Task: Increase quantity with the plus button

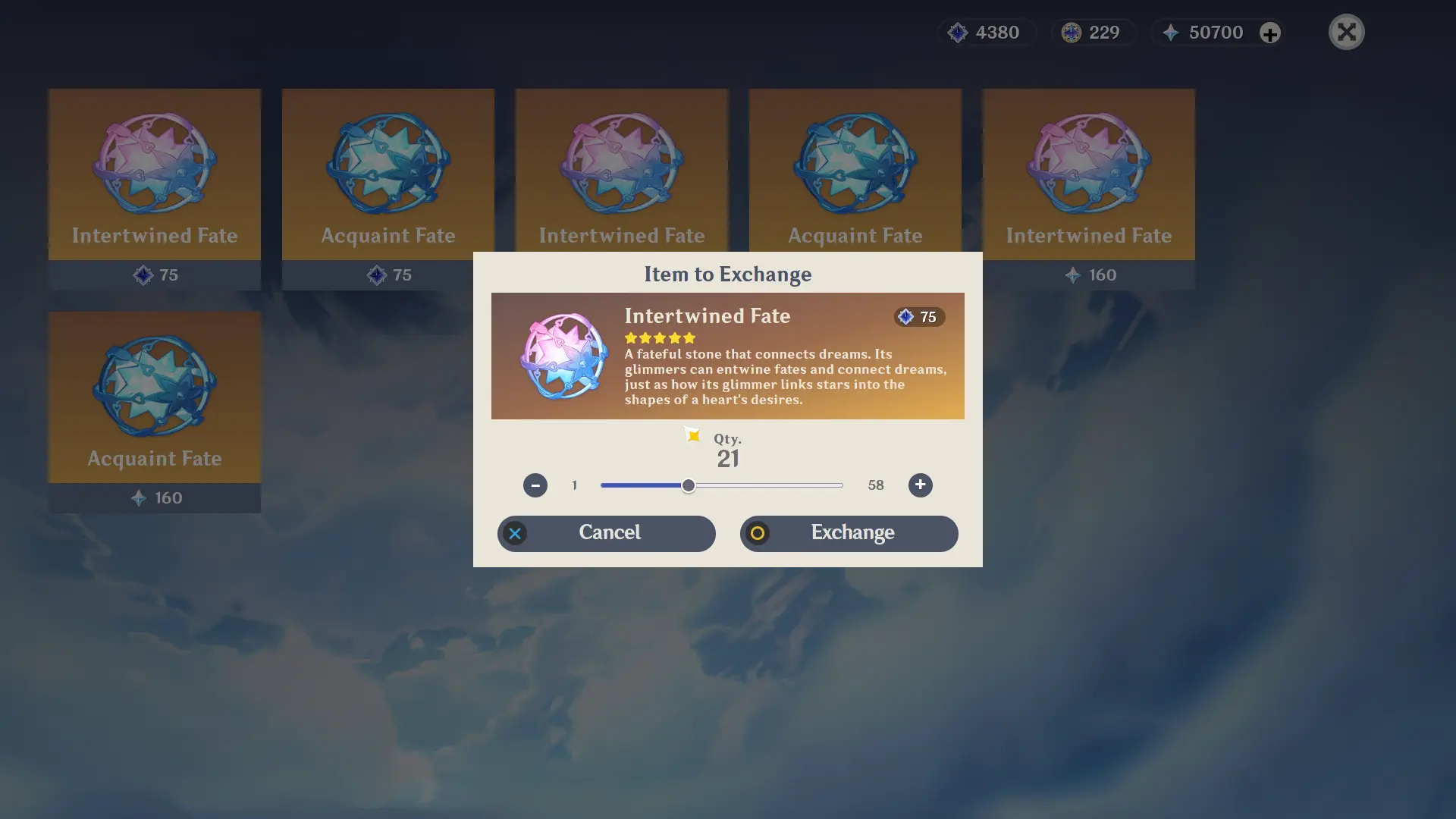Action: coord(920,485)
